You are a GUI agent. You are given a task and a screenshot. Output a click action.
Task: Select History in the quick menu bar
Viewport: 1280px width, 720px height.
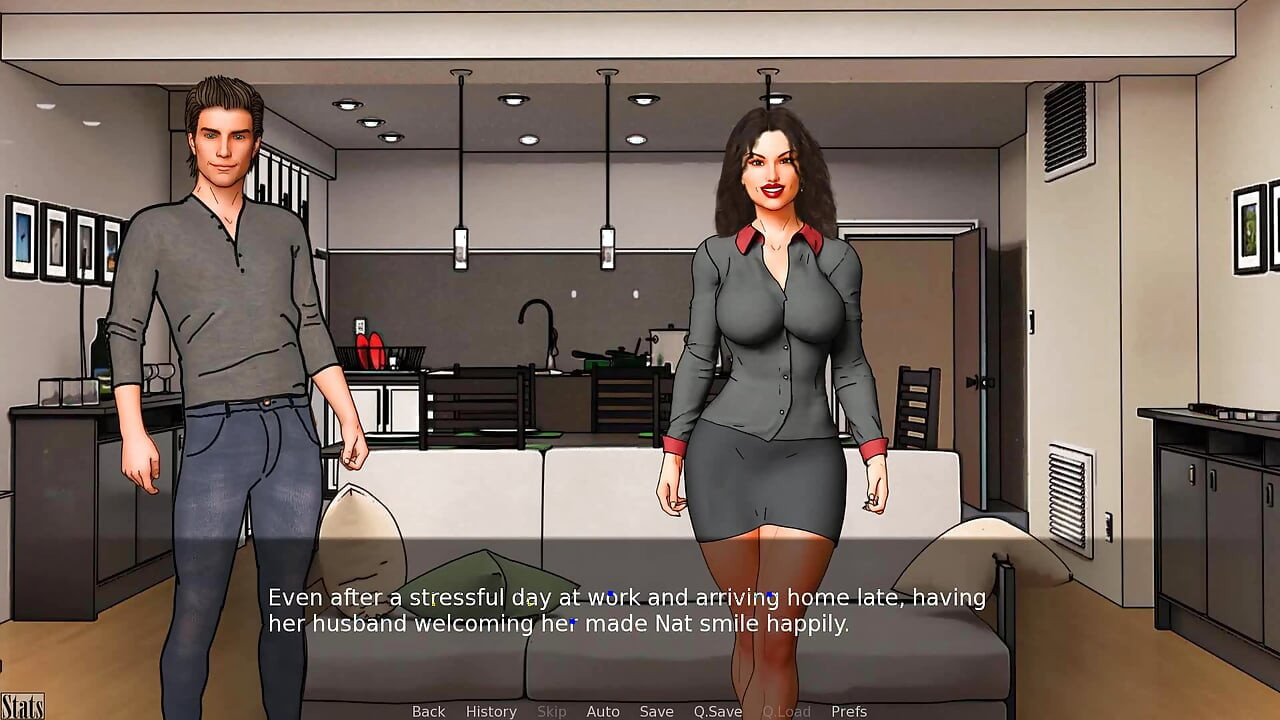coord(491,711)
